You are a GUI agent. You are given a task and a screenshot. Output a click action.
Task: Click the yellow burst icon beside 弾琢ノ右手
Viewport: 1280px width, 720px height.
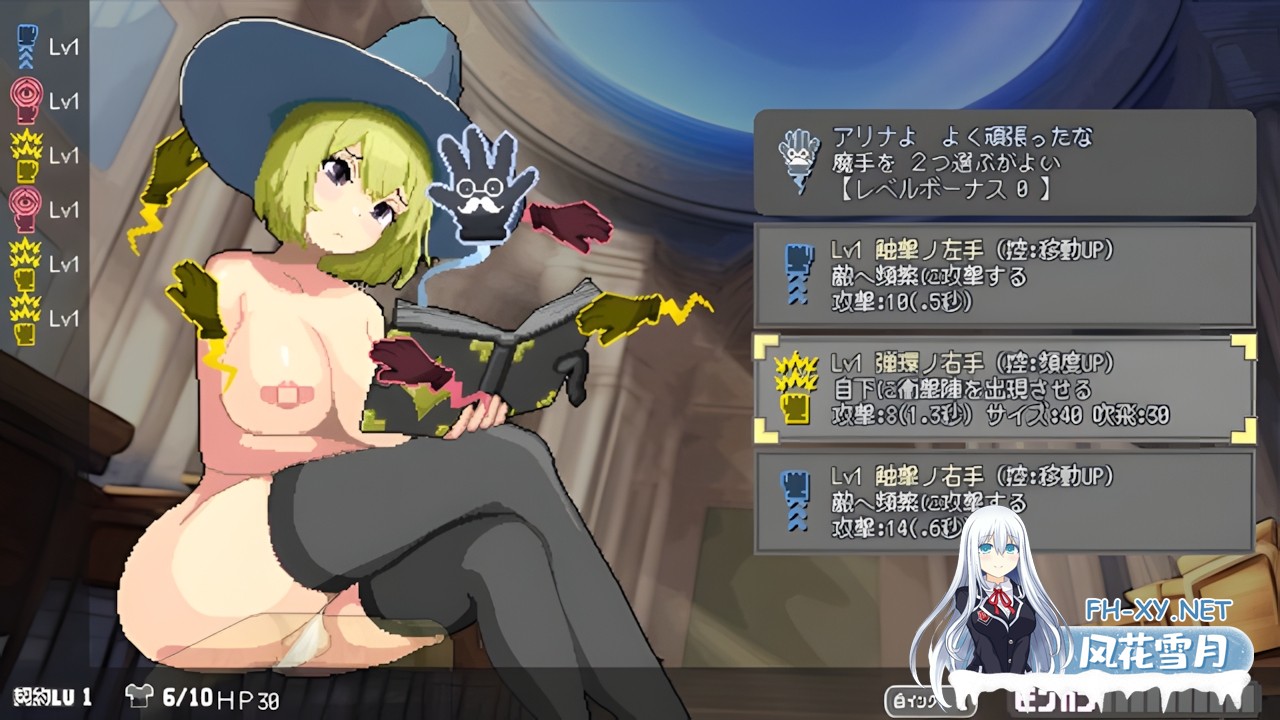(x=795, y=390)
